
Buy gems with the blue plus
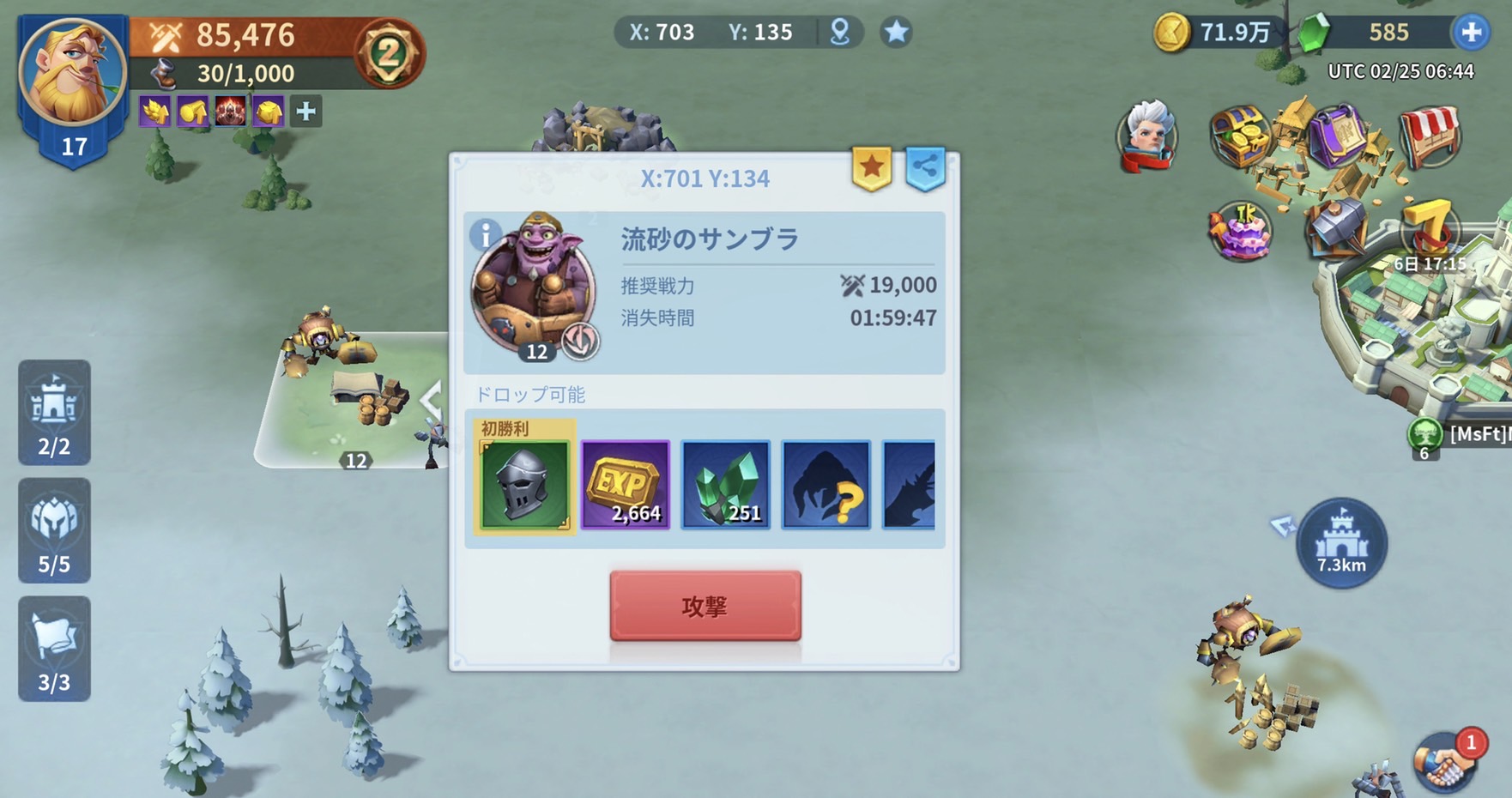pyautogui.click(x=1471, y=33)
